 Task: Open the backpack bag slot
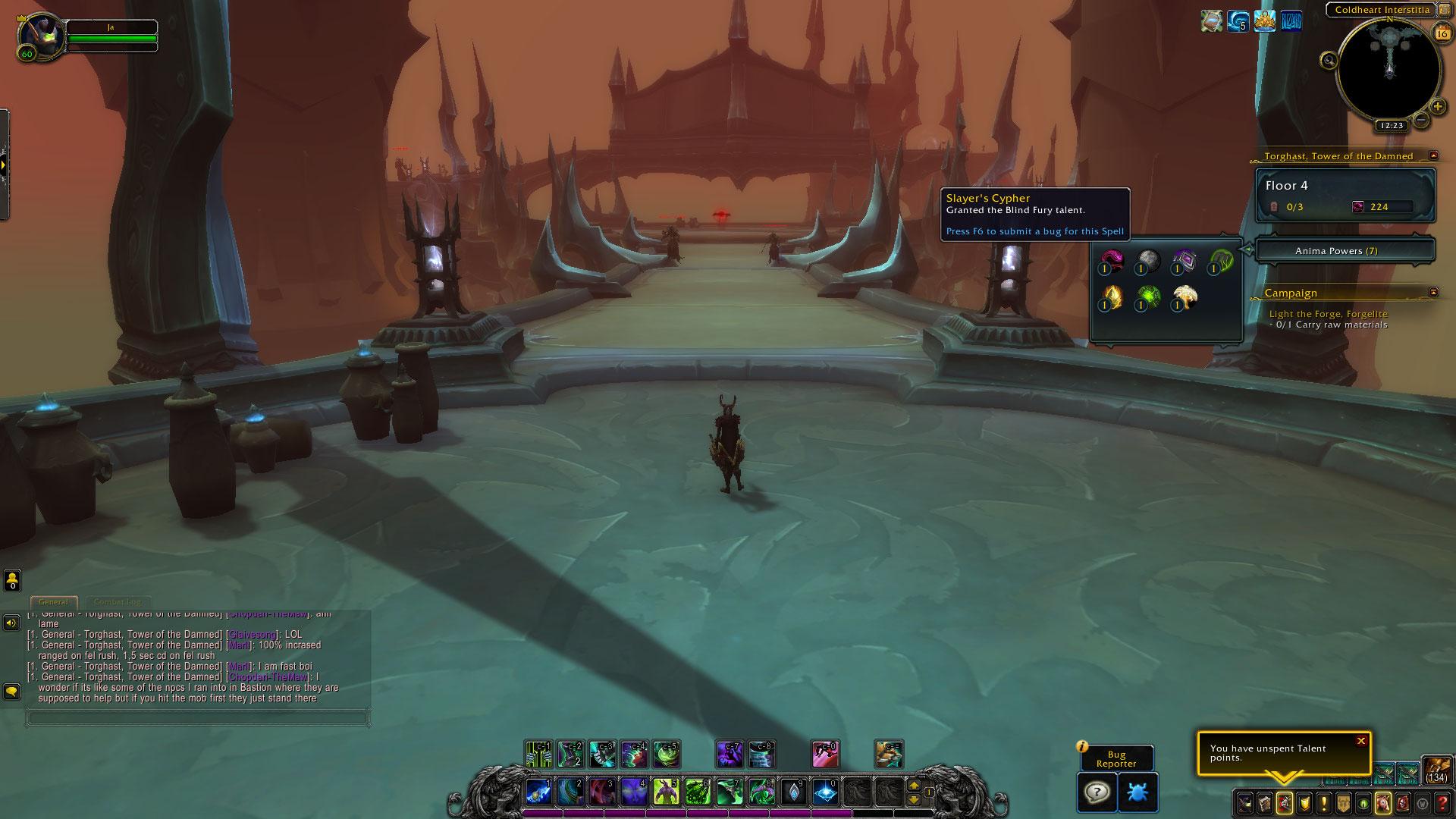pos(1436,769)
